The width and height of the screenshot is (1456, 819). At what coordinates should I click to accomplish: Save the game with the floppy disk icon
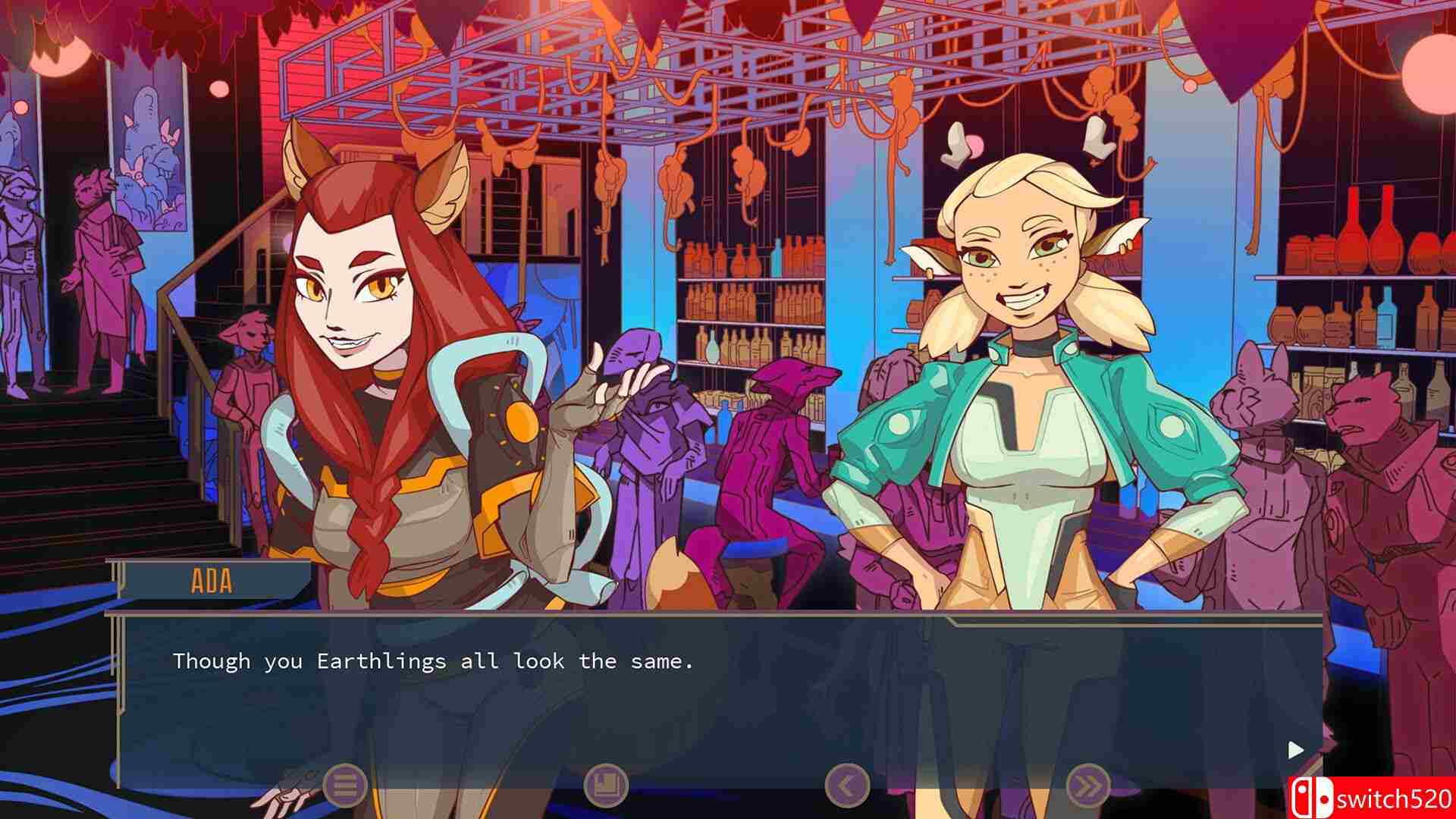click(x=606, y=785)
